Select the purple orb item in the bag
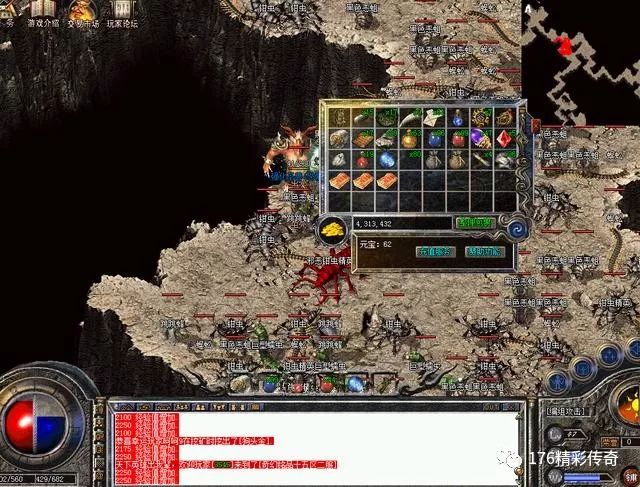Viewport: 640px width, 487px height. [x=481, y=138]
